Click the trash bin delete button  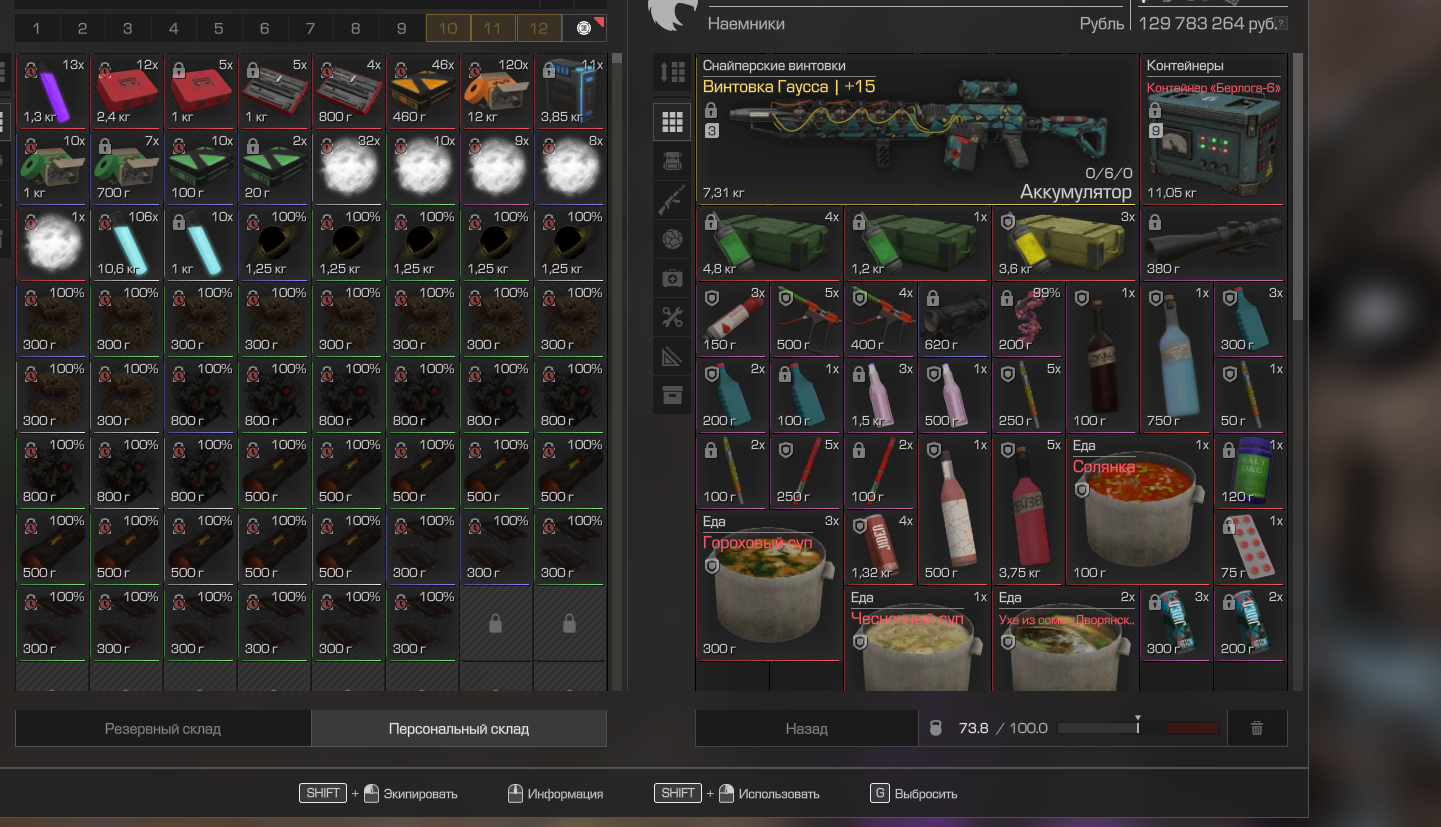(x=1257, y=729)
